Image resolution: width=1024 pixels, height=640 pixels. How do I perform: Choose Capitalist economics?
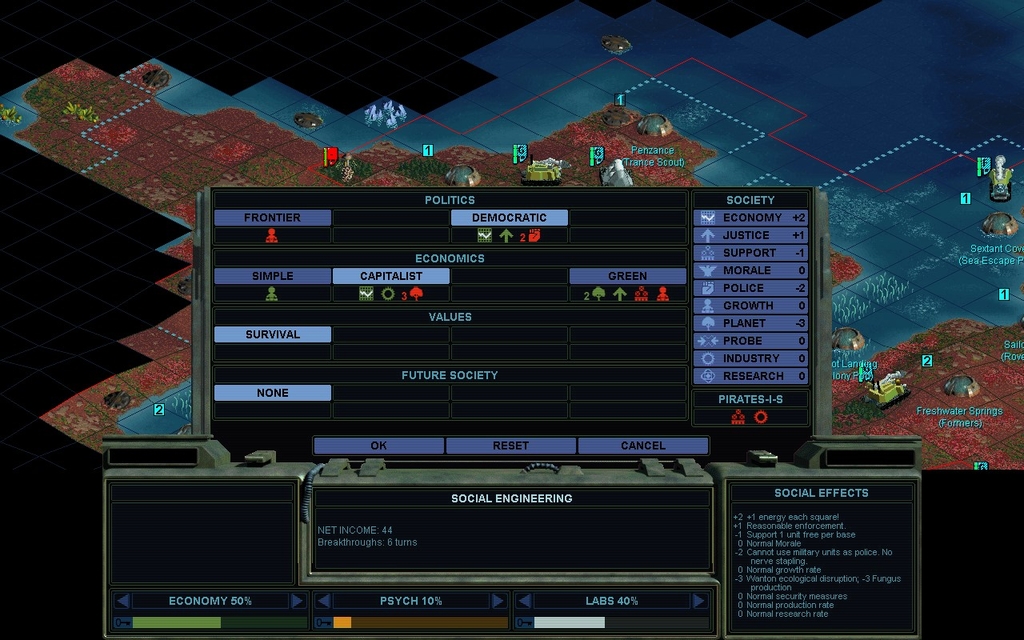pos(391,276)
